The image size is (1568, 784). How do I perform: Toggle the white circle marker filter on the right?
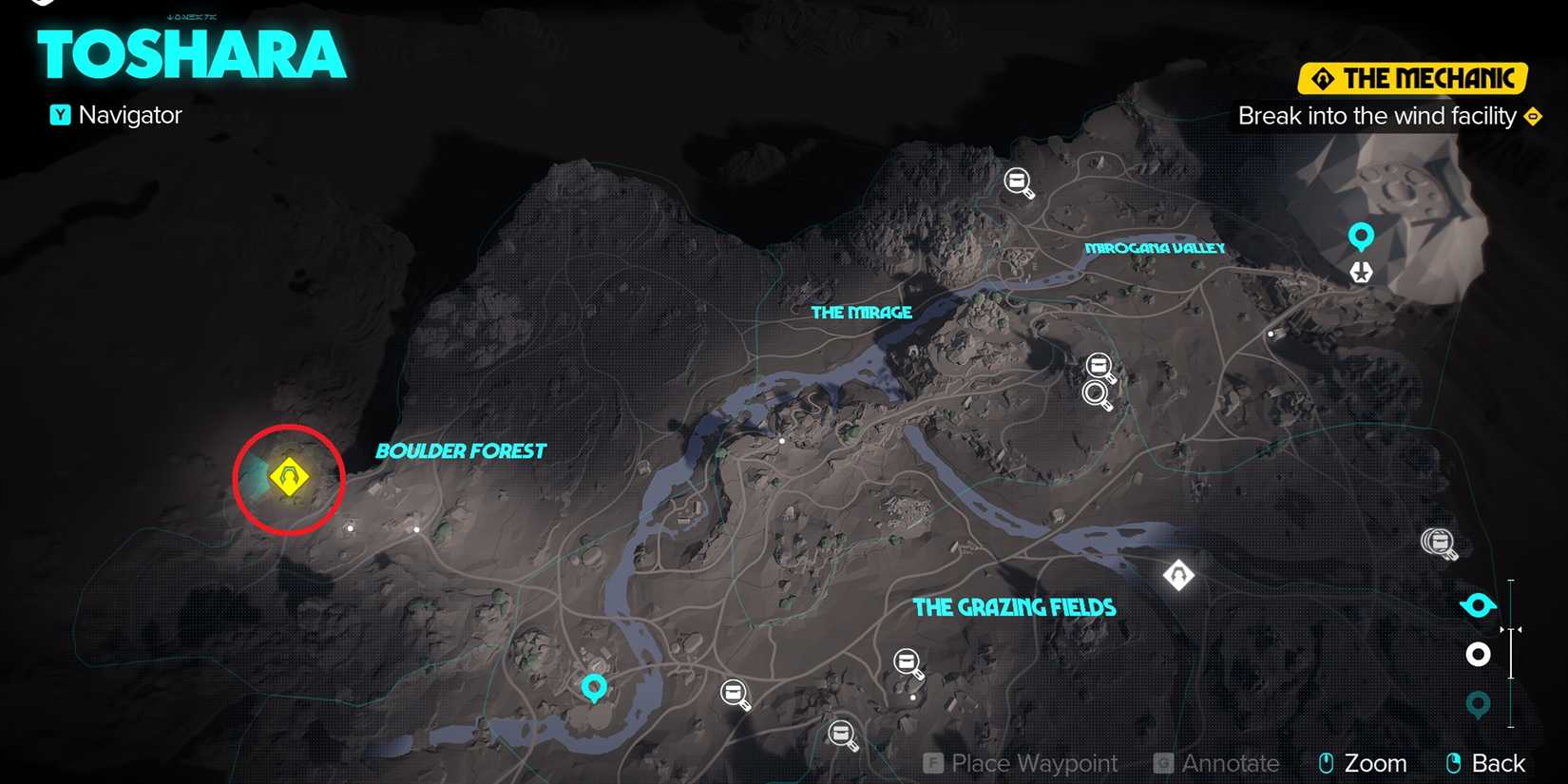[1479, 654]
